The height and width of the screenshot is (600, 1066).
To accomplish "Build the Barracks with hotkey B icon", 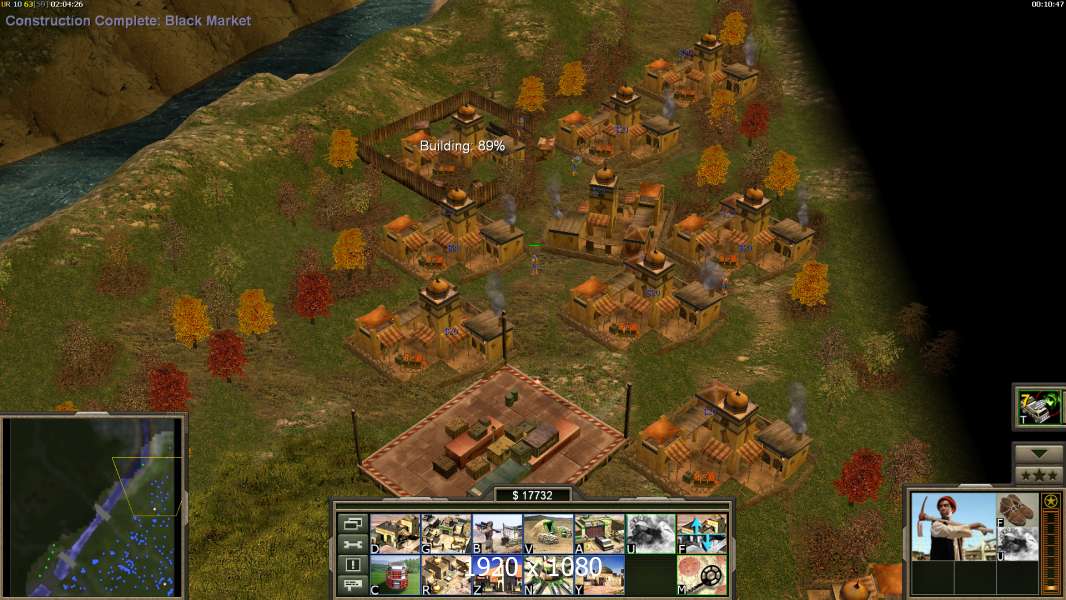I will click(x=497, y=534).
